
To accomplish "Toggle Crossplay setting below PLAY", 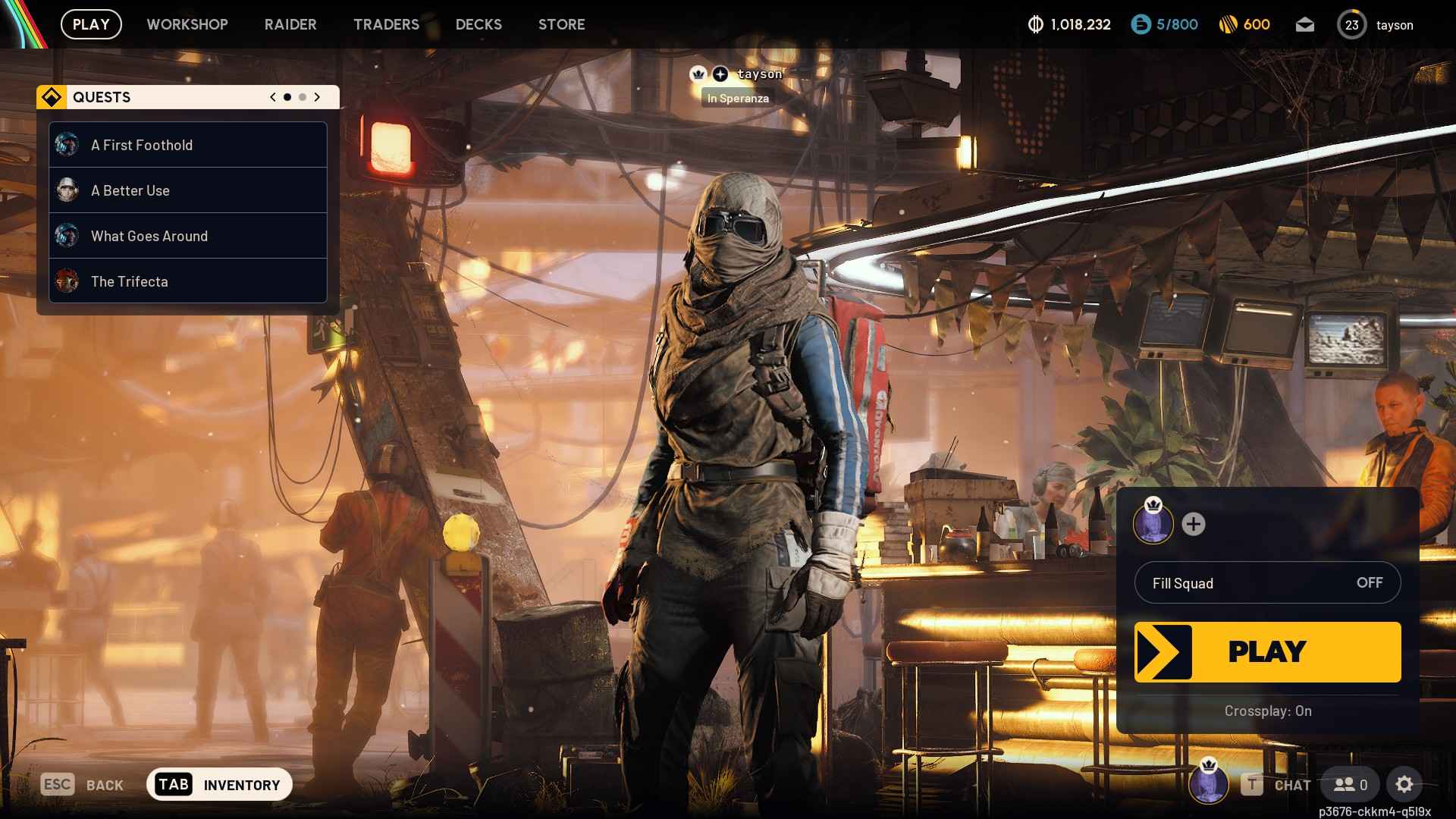I will [1267, 711].
